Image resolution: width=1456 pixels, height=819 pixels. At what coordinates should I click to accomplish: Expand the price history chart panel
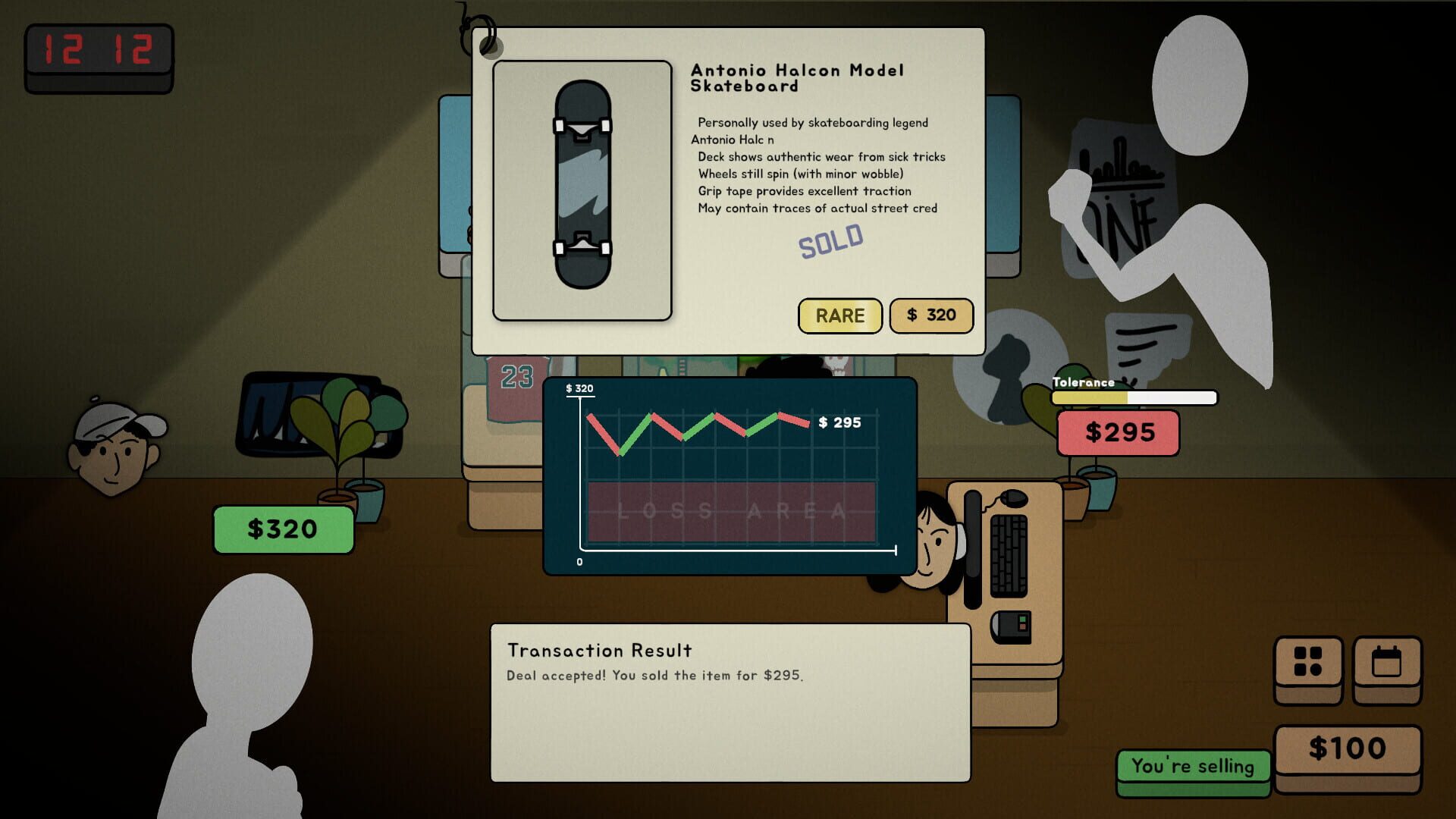pos(730,474)
